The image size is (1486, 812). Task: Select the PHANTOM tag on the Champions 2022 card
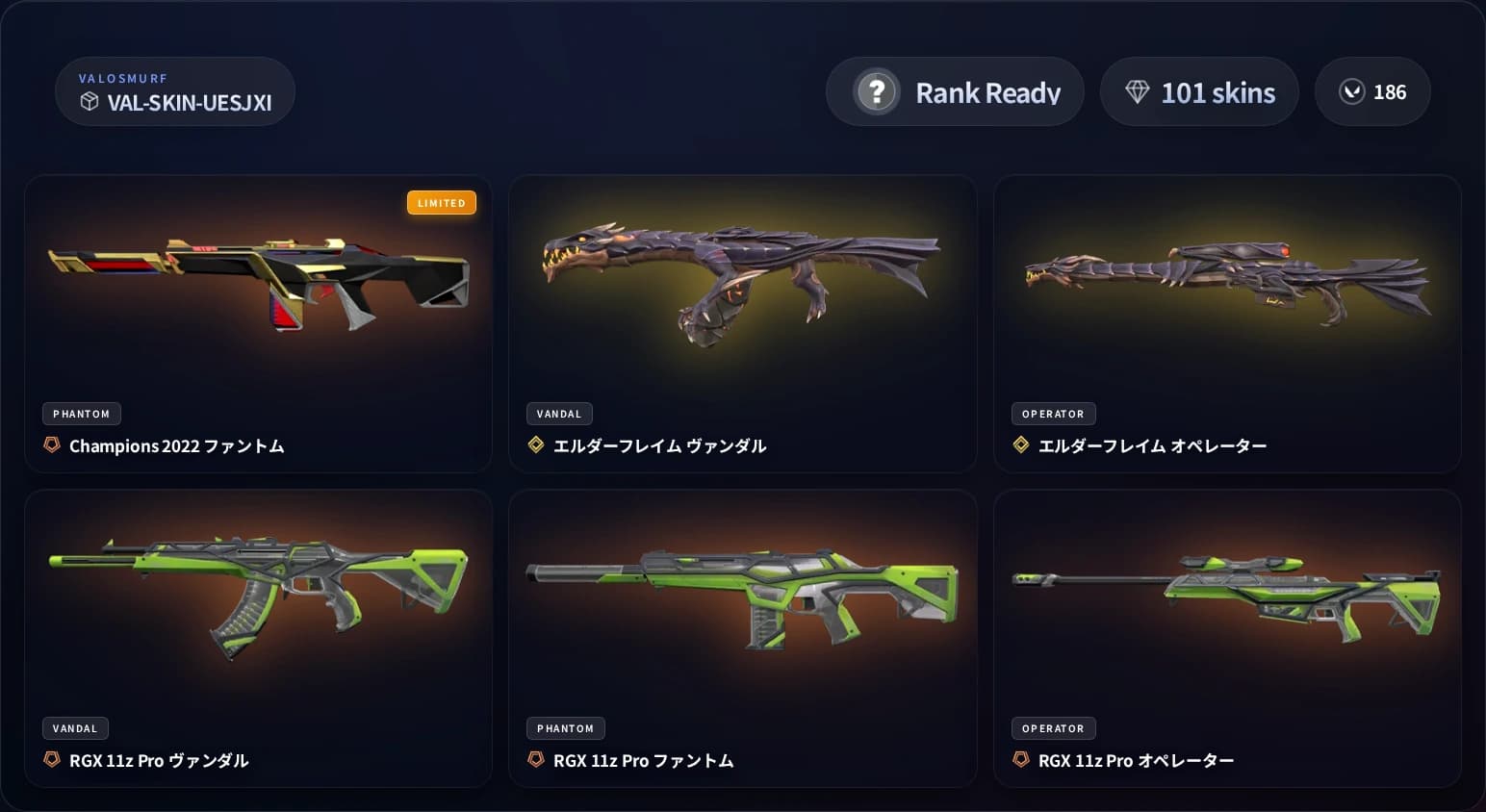[x=81, y=413]
